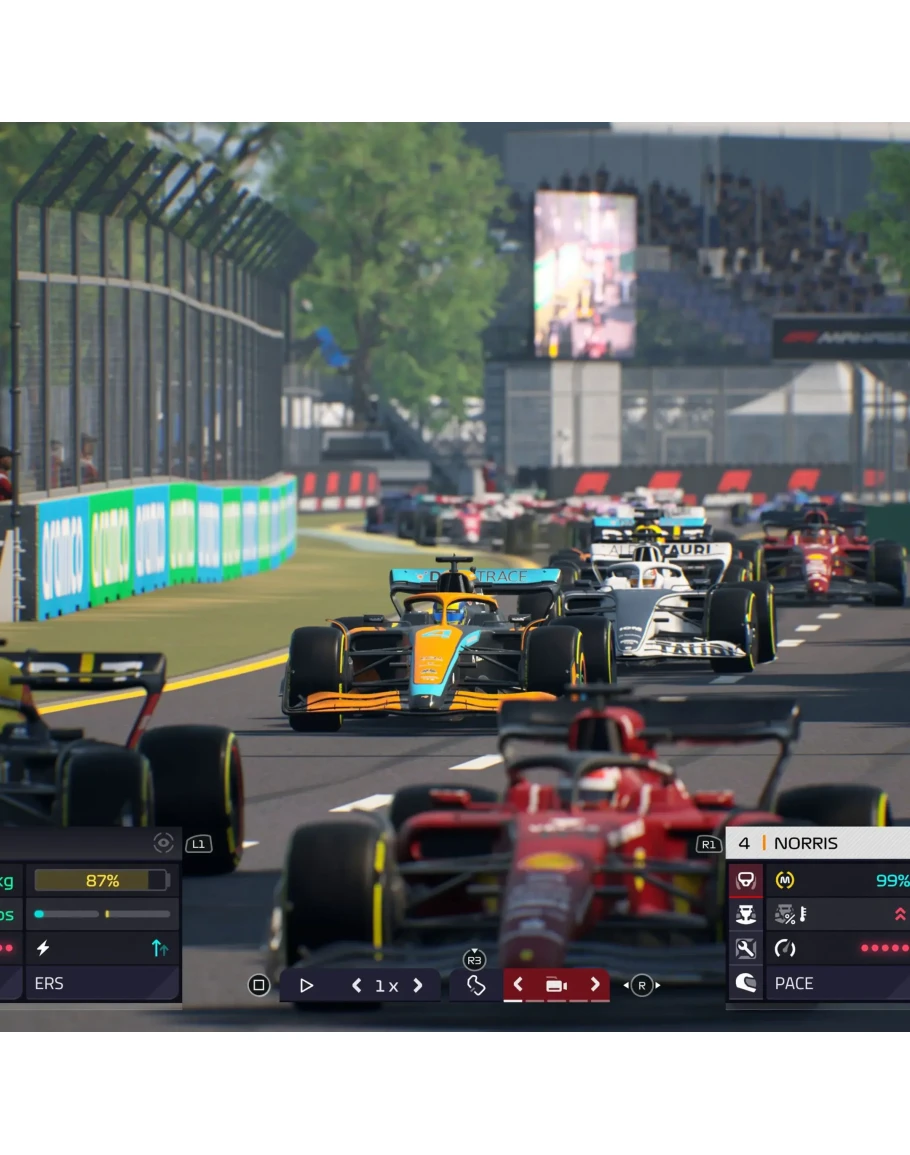The height and width of the screenshot is (1155, 910).
Task: Select the steering wheel driver tab
Action: (x=745, y=880)
